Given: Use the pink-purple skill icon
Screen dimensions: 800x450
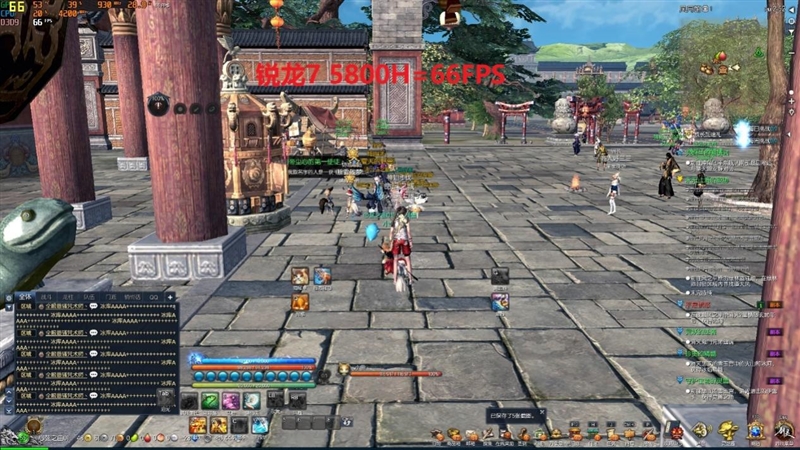Looking at the screenshot, I should coord(231,401).
